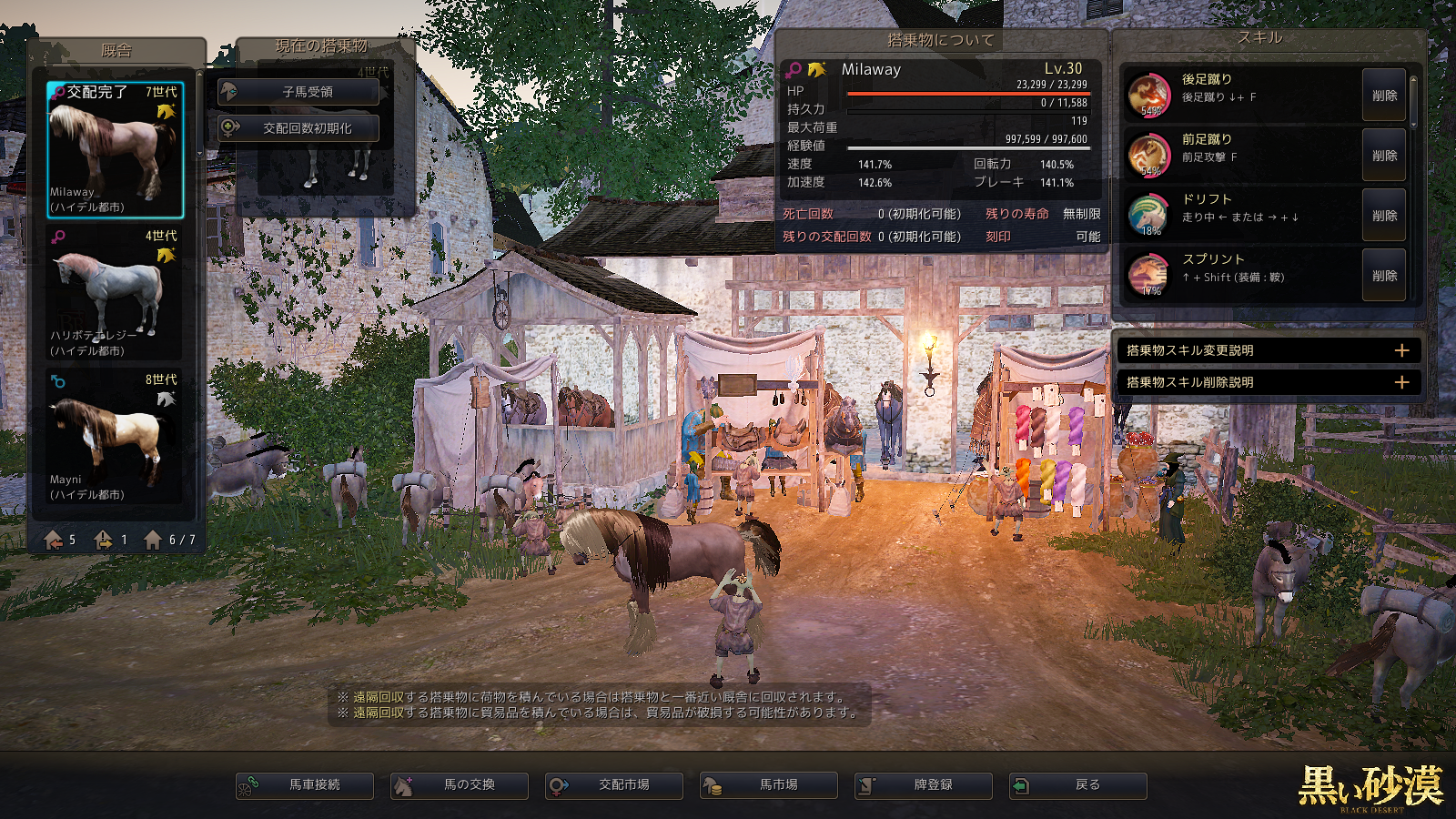1456x819 pixels.
Task: Delete the ドリフト skill
Action: pos(1384,216)
